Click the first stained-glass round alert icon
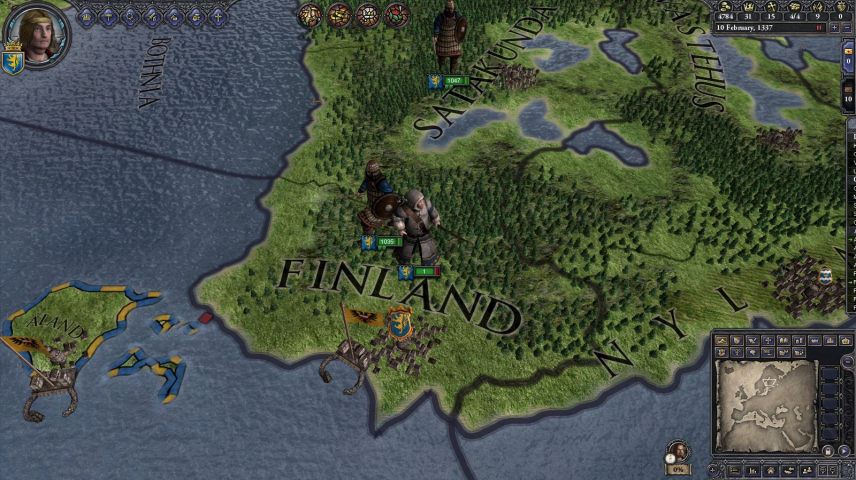Screen dimensions: 856x480 [x=310, y=15]
